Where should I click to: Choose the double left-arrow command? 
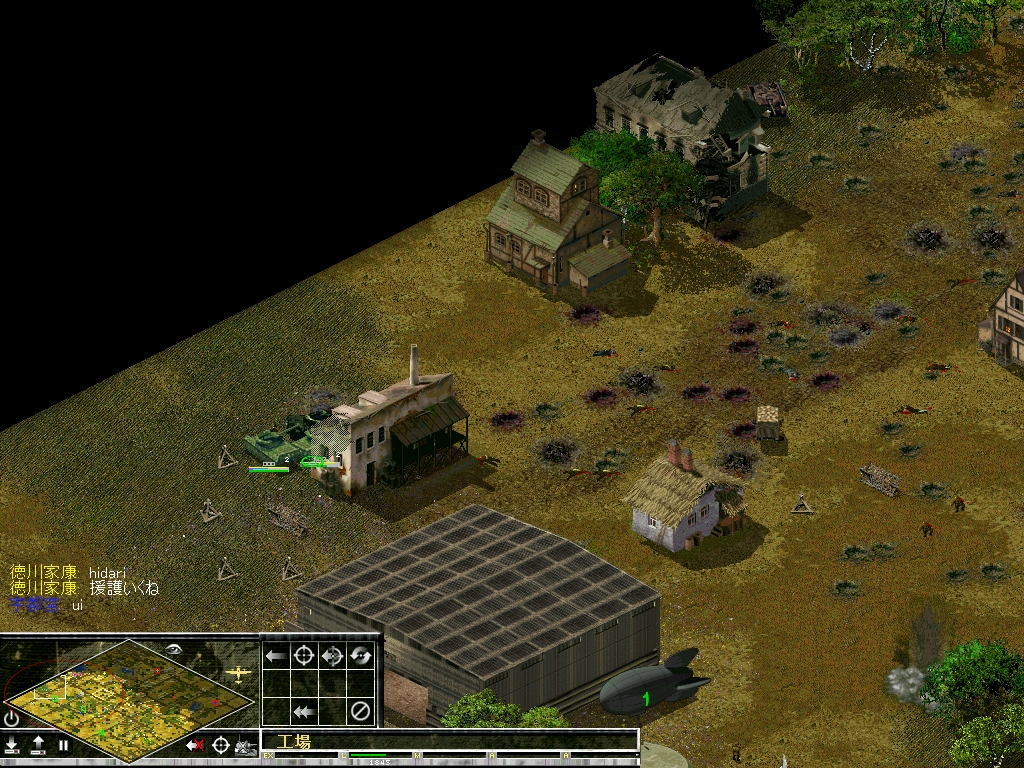click(304, 712)
